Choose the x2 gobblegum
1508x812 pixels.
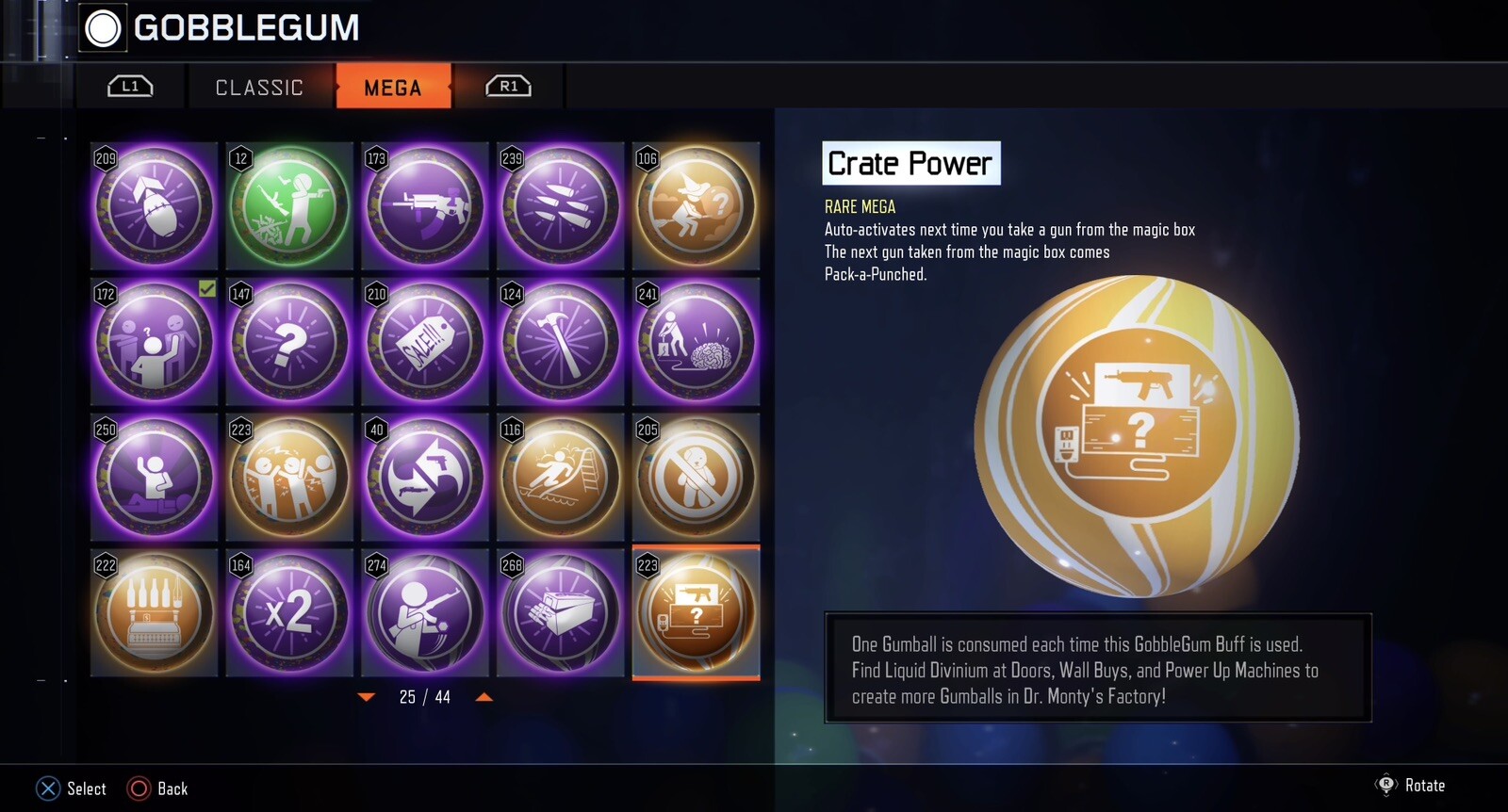point(289,613)
